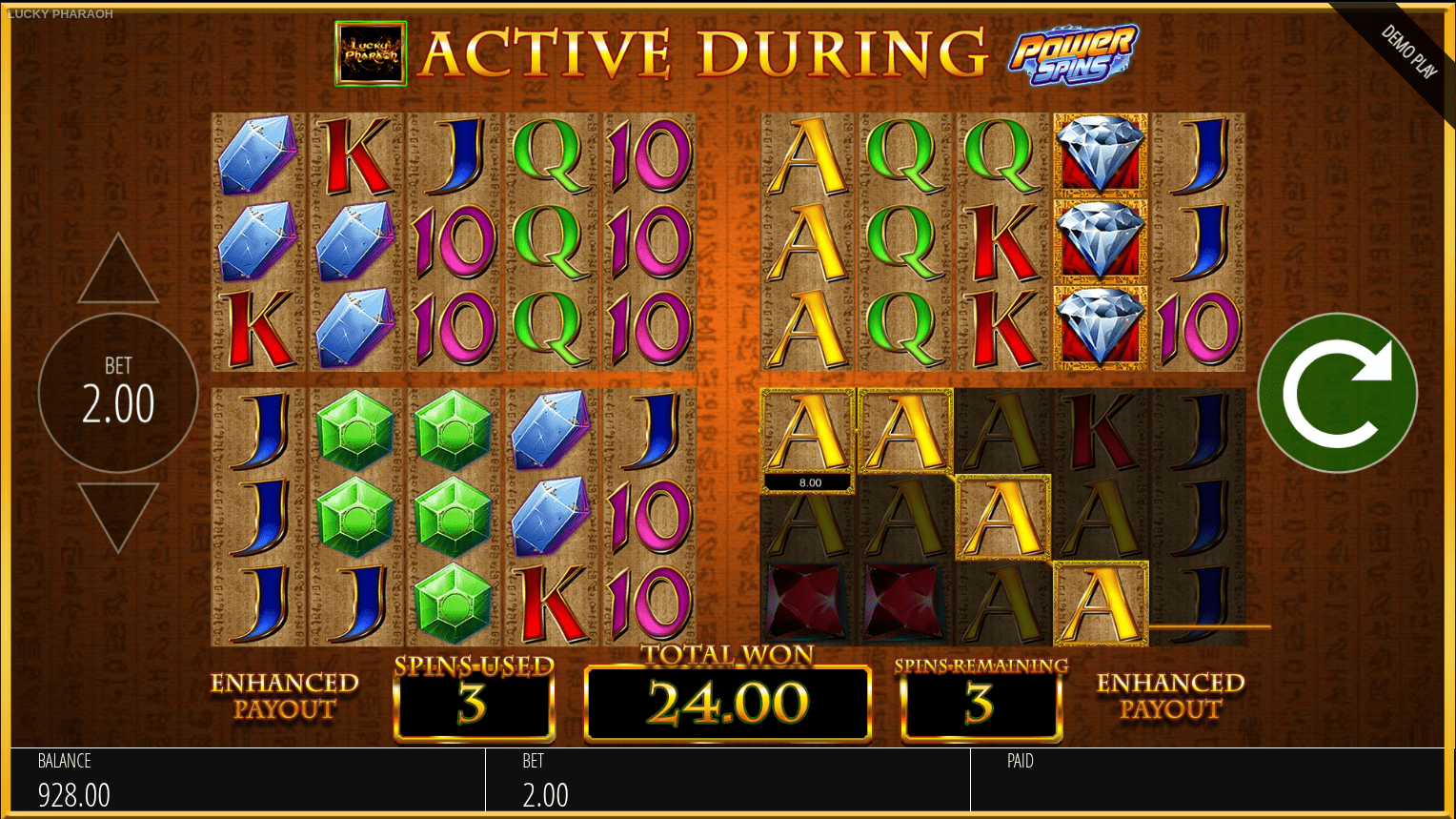Viewport: 1456px width, 819px height.
Task: Click the Lucky Pharaoh logo icon
Action: [x=371, y=54]
